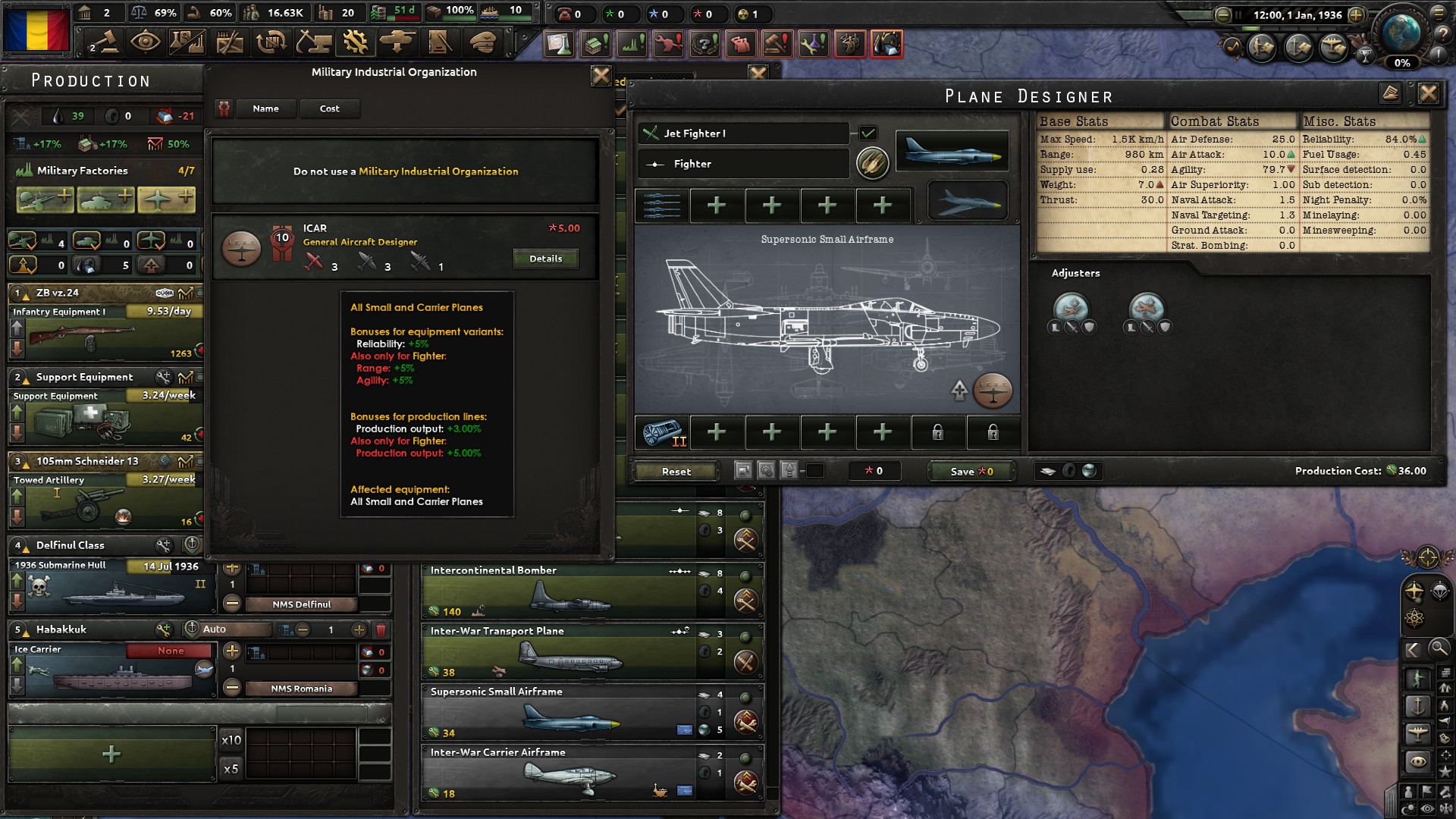Open the Fighter type dropdown
Screen dimensions: 1456x819
point(743,164)
